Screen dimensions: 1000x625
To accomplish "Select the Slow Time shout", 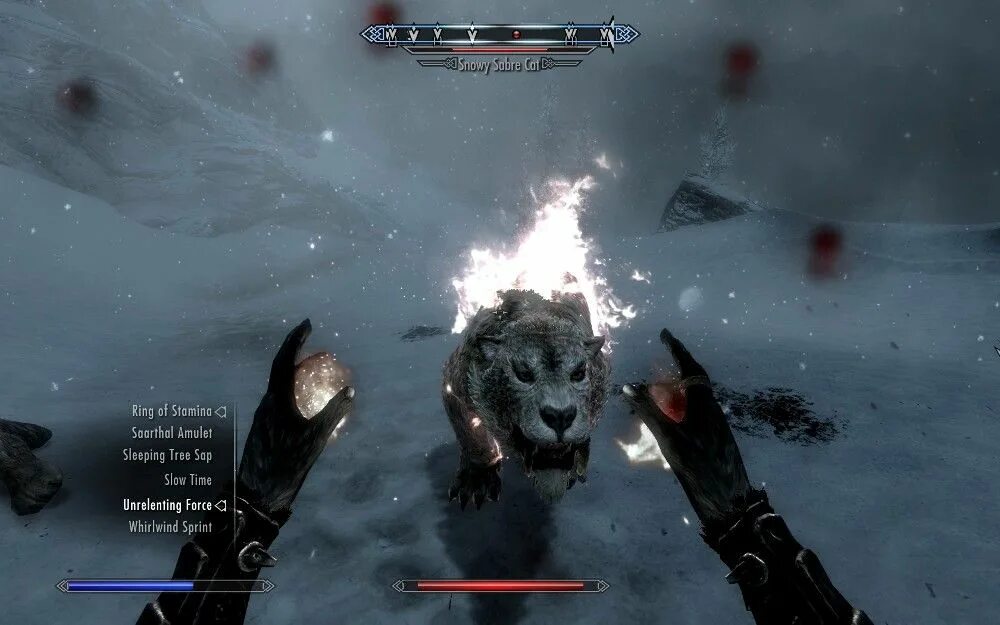I will [x=187, y=480].
